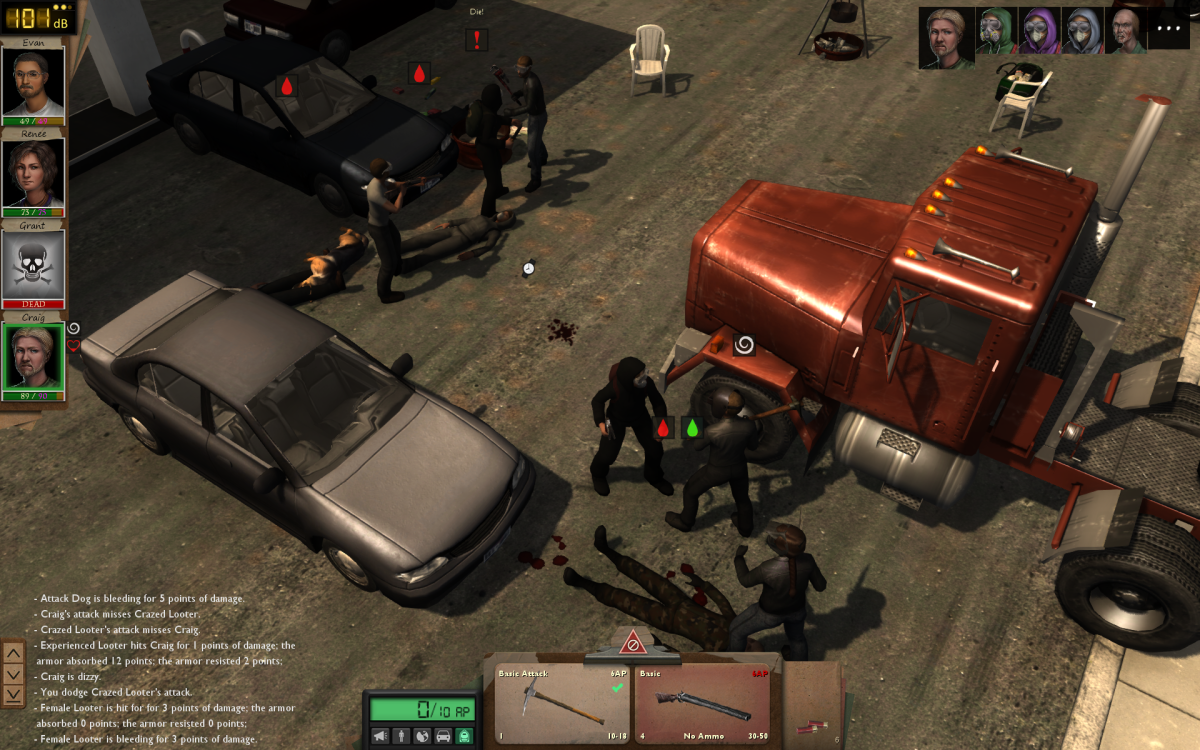Viewport: 1200px width, 750px height.
Task: Click the car vehicle button
Action: click(443, 736)
